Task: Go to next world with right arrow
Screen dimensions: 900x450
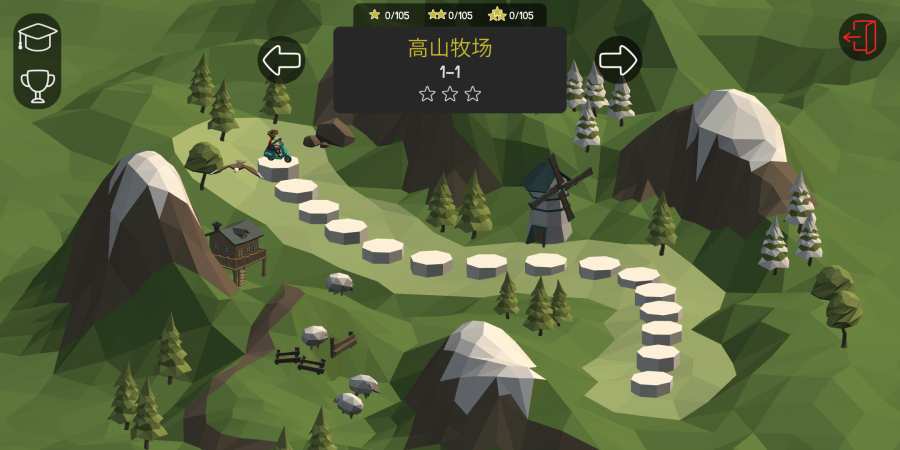Action: point(618,60)
